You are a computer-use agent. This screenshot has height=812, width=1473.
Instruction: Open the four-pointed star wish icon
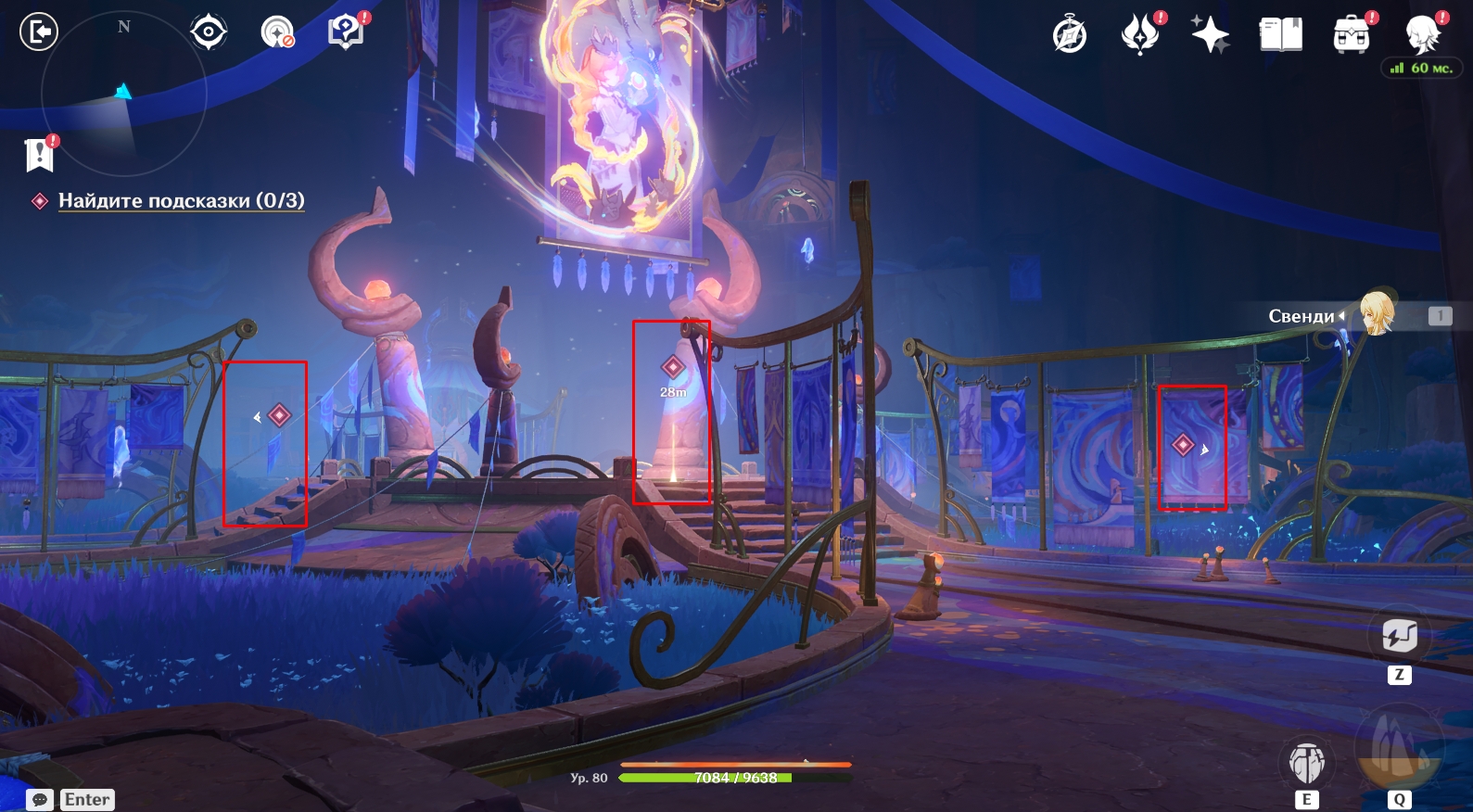(1210, 35)
